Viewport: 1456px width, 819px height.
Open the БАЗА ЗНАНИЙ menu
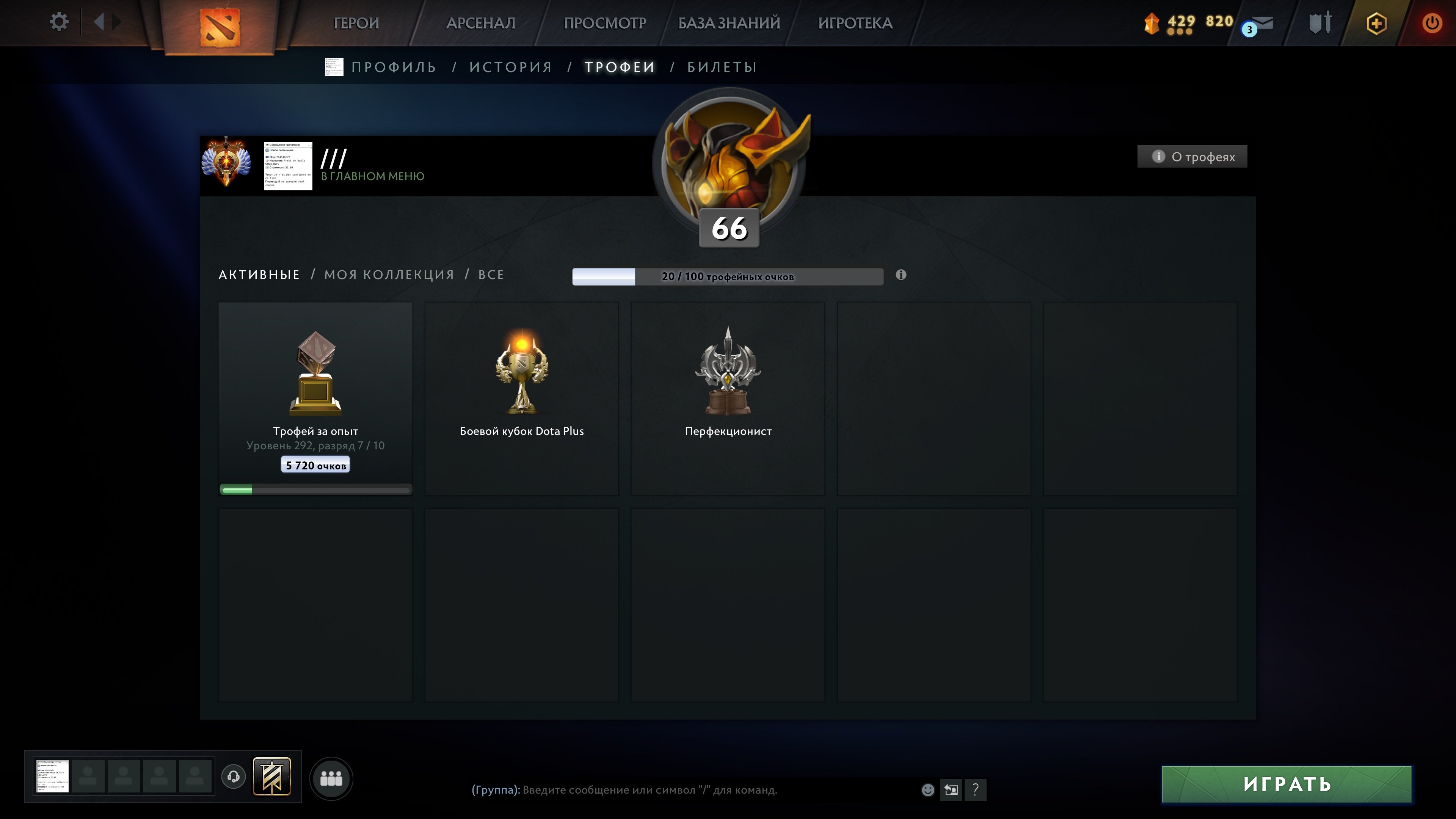[x=728, y=23]
